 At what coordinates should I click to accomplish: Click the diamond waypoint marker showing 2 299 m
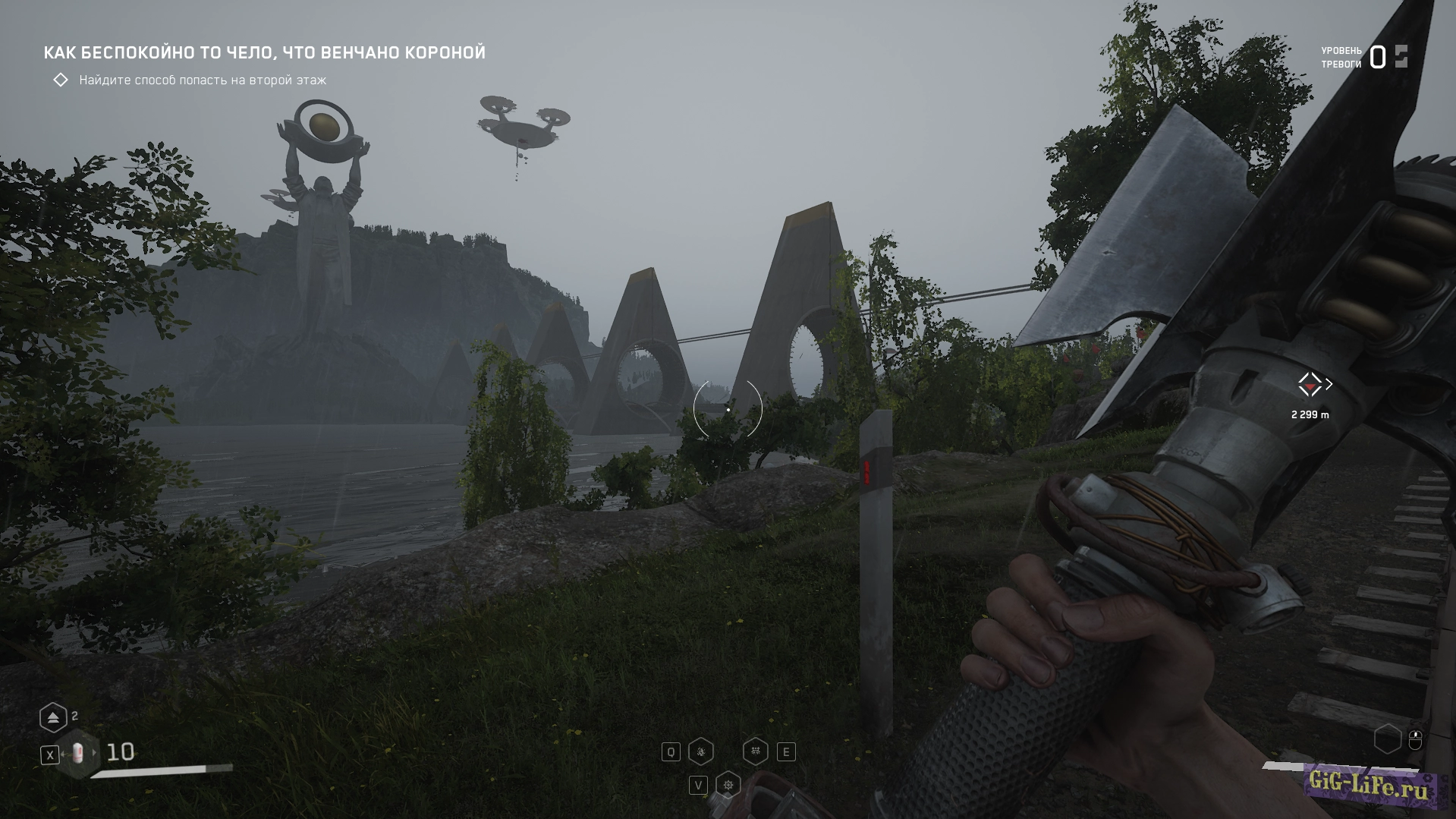(1310, 385)
